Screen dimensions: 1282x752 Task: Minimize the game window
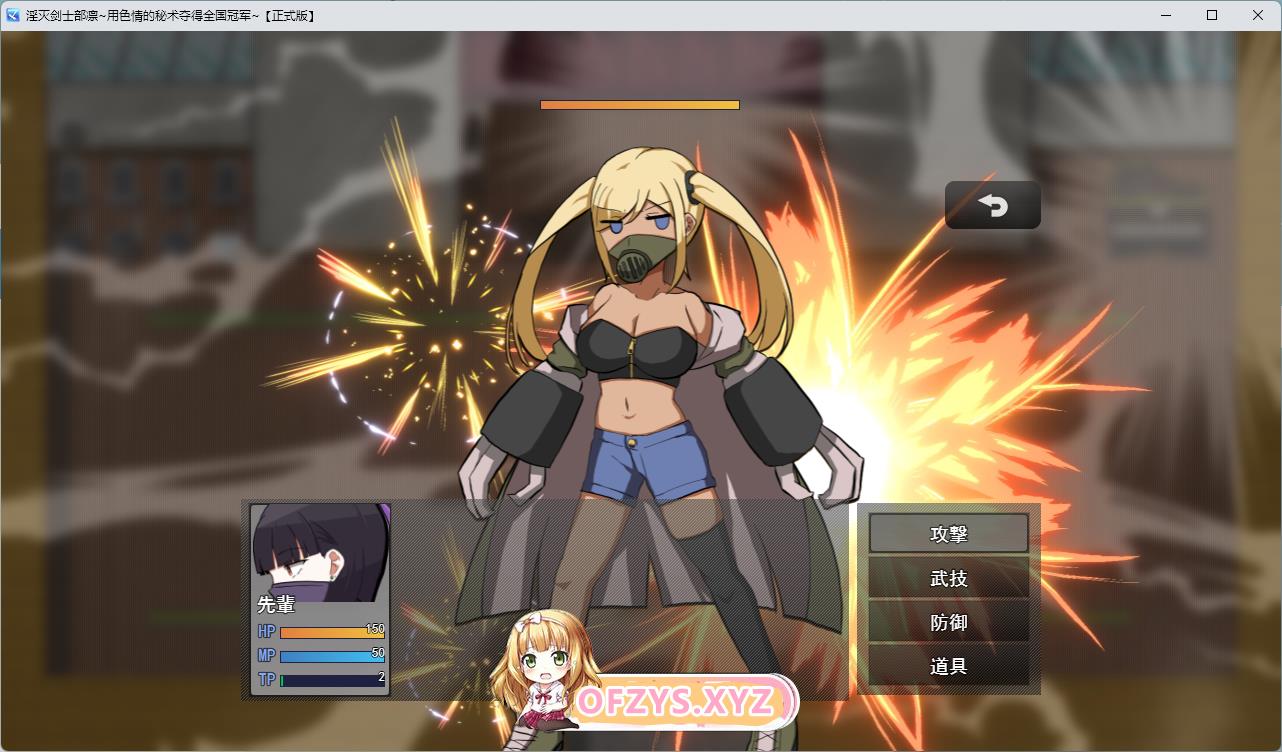tap(1166, 15)
